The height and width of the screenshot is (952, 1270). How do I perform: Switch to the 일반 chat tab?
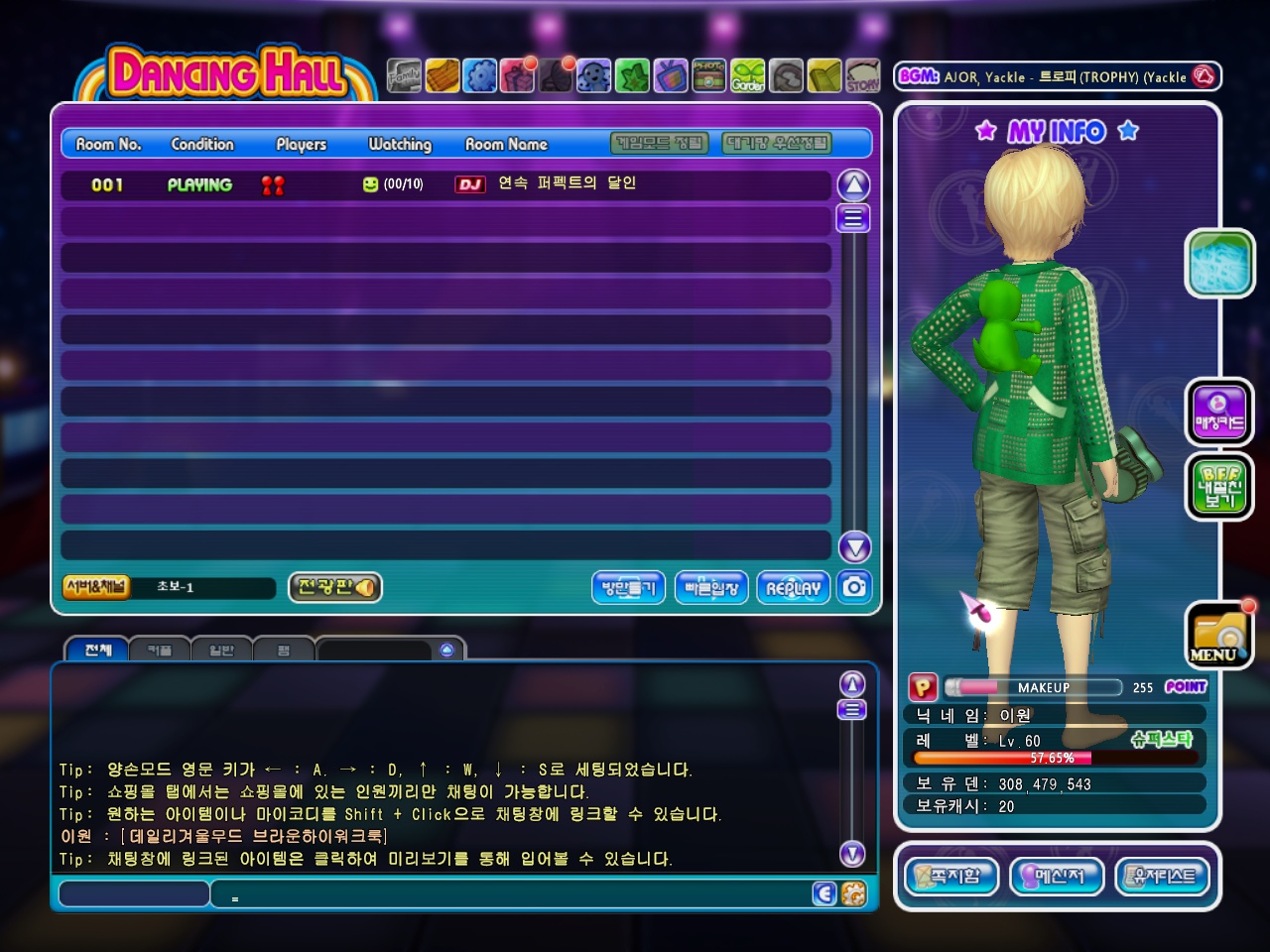coord(221,650)
